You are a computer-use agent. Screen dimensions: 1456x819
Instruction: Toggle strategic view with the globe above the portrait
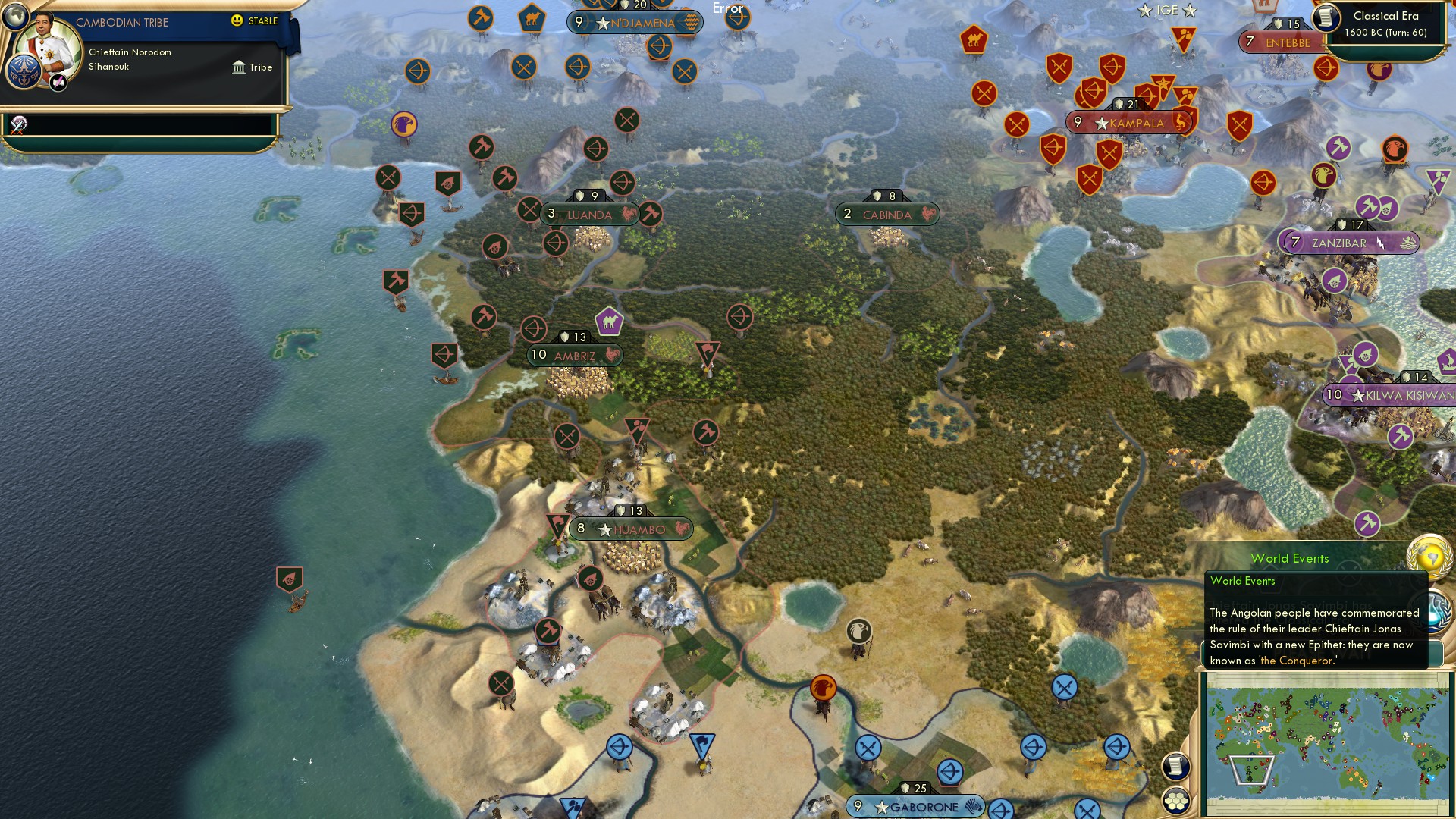coord(15,17)
